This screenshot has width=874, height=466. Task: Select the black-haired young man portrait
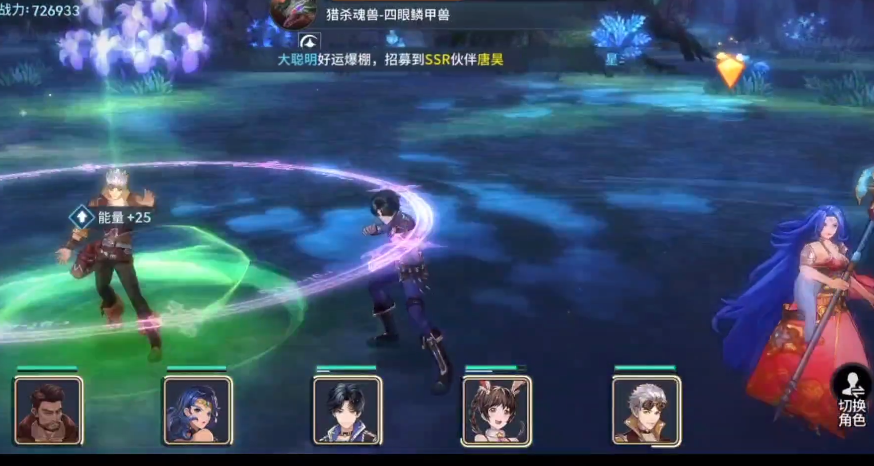(x=347, y=410)
